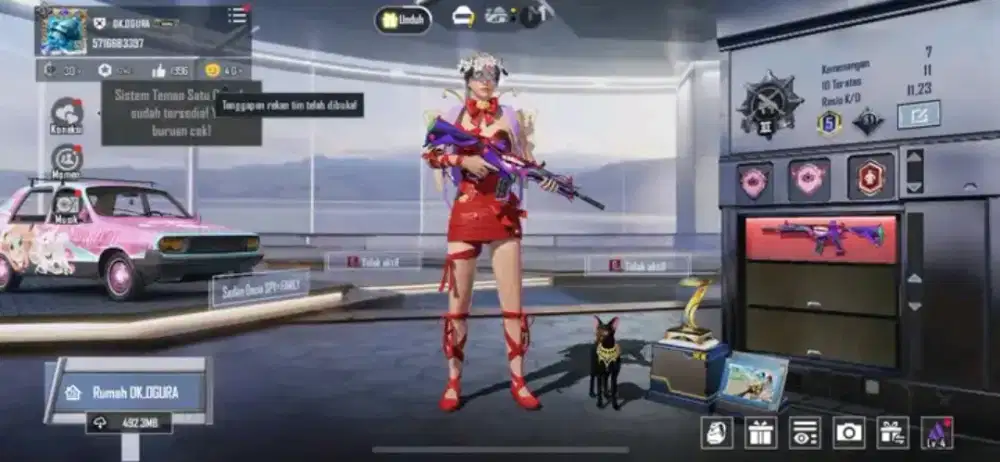The image size is (1000, 462).
Task: Choose the purple rifle weapon showcase slot
Action: point(822,238)
